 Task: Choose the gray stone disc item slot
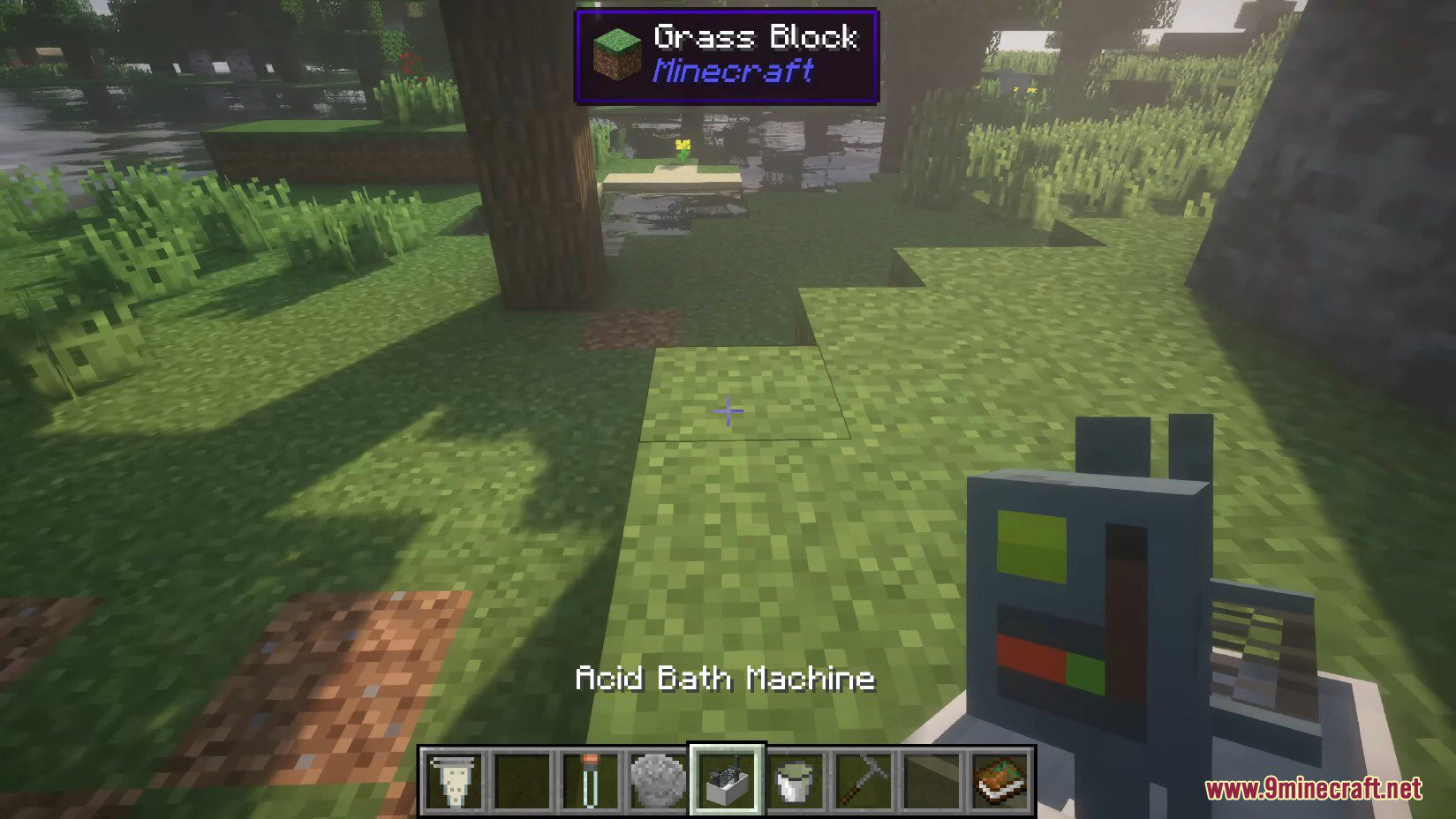(x=658, y=780)
